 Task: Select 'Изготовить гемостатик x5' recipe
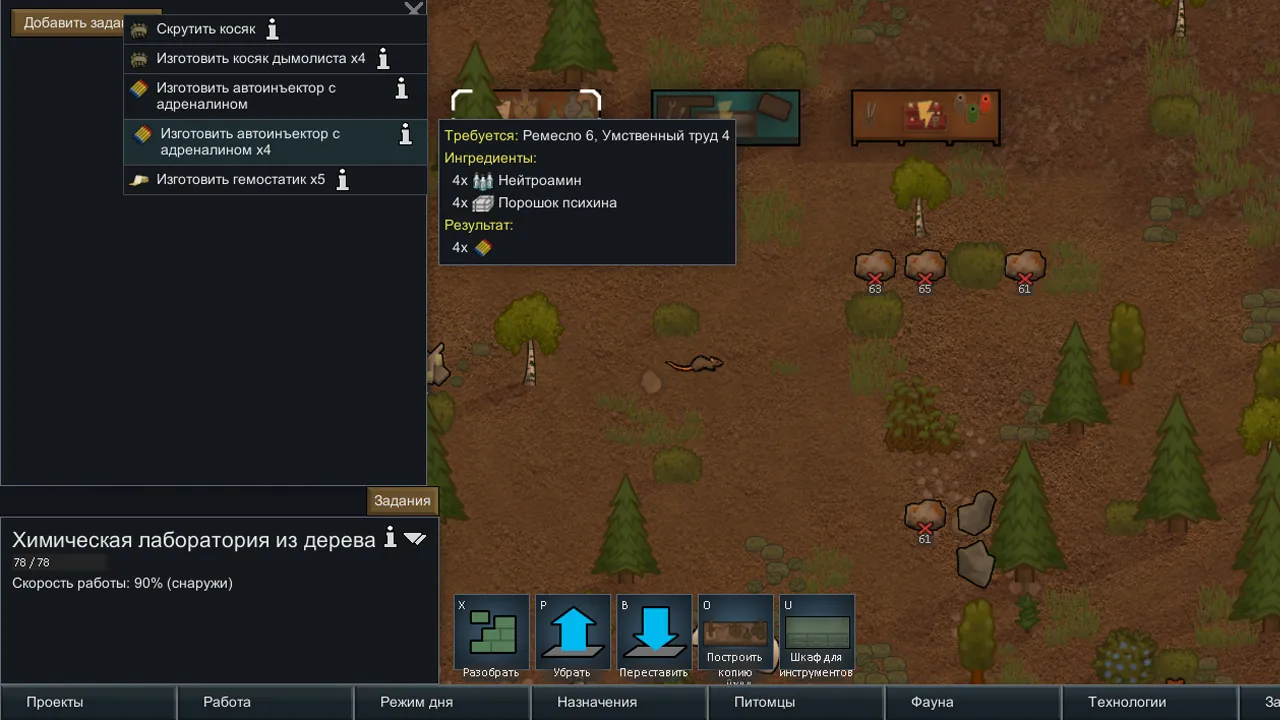(240, 180)
